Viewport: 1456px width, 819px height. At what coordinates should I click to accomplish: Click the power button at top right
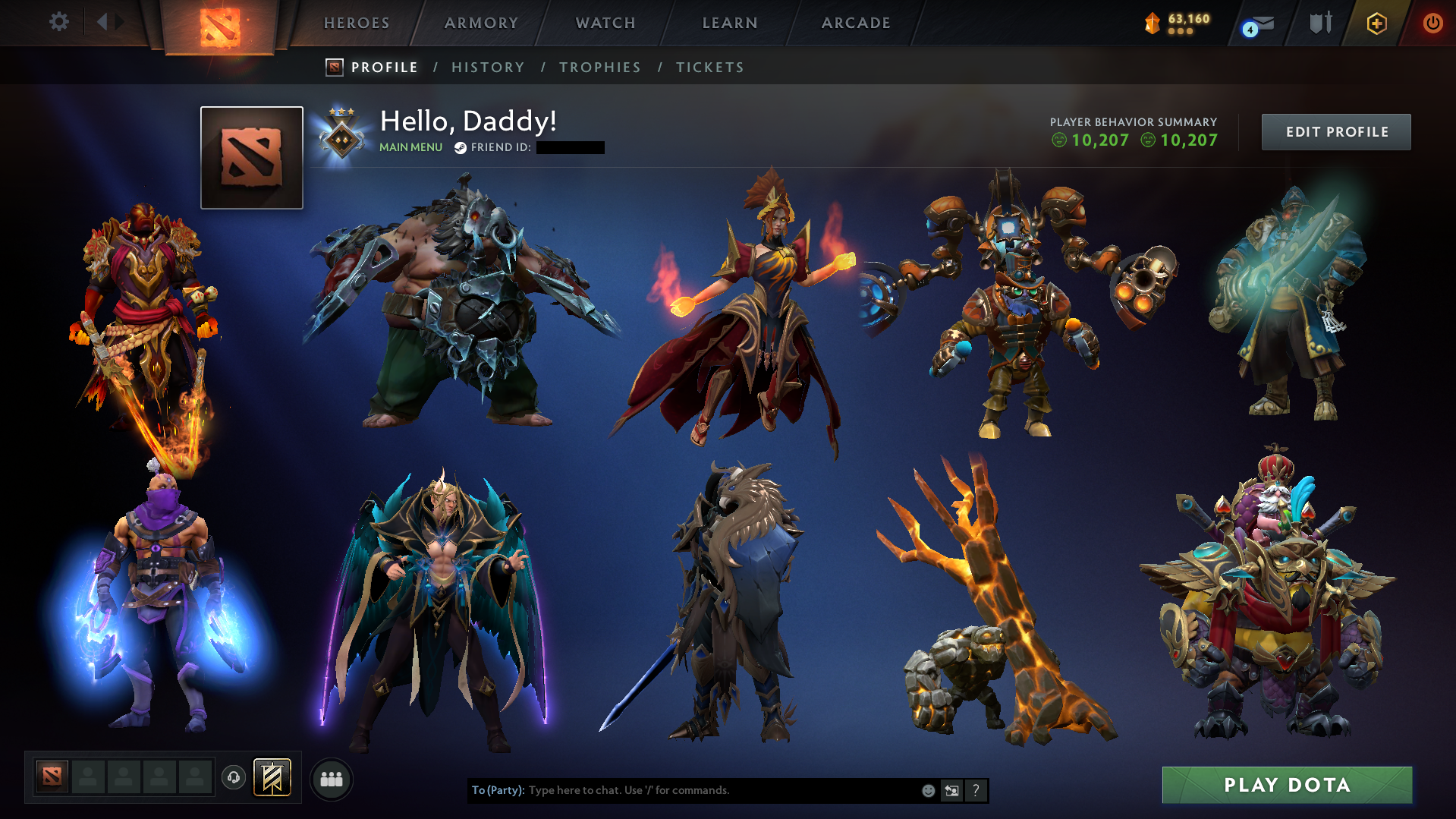(x=1432, y=24)
